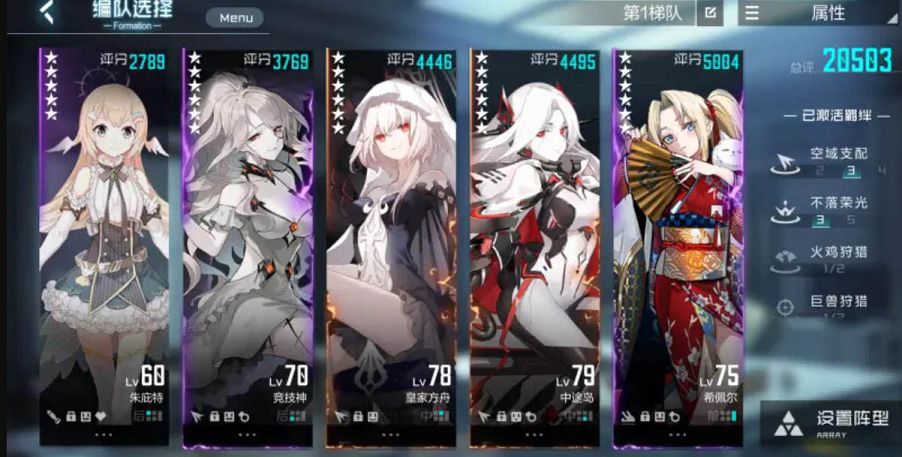Open 设置阵型 formation setup
This screenshot has width=902, height=457.
pos(832,422)
